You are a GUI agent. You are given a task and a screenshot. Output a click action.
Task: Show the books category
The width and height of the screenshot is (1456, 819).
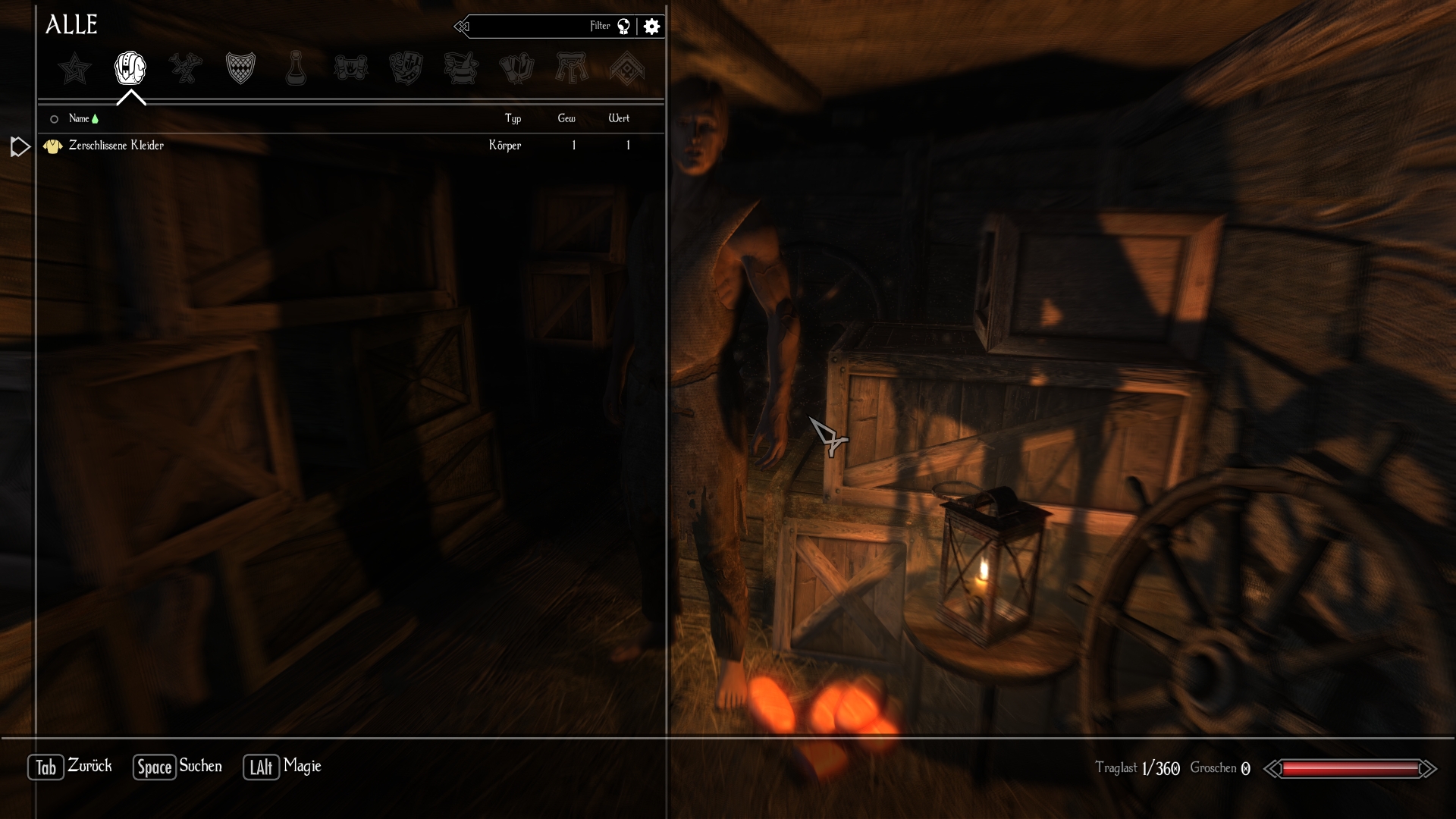pos(516,68)
